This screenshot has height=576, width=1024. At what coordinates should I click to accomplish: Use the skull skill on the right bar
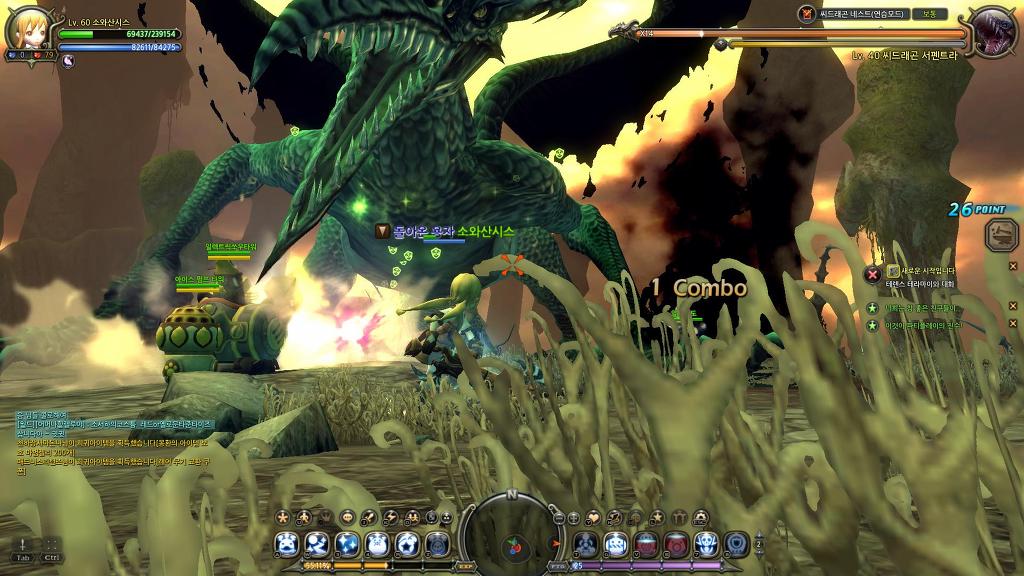click(x=706, y=544)
